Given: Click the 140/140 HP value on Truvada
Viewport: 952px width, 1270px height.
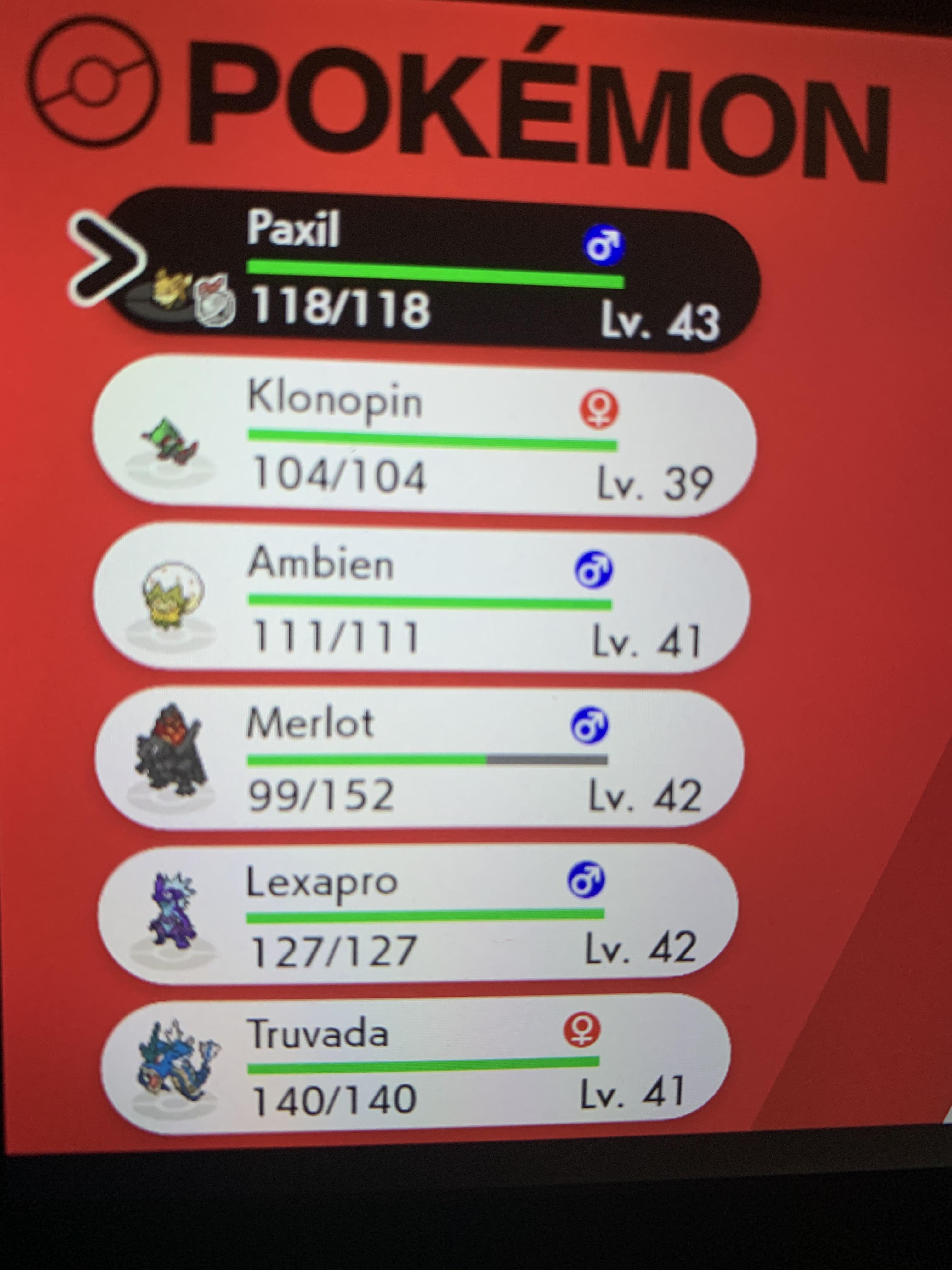Looking at the screenshot, I should [333, 1100].
